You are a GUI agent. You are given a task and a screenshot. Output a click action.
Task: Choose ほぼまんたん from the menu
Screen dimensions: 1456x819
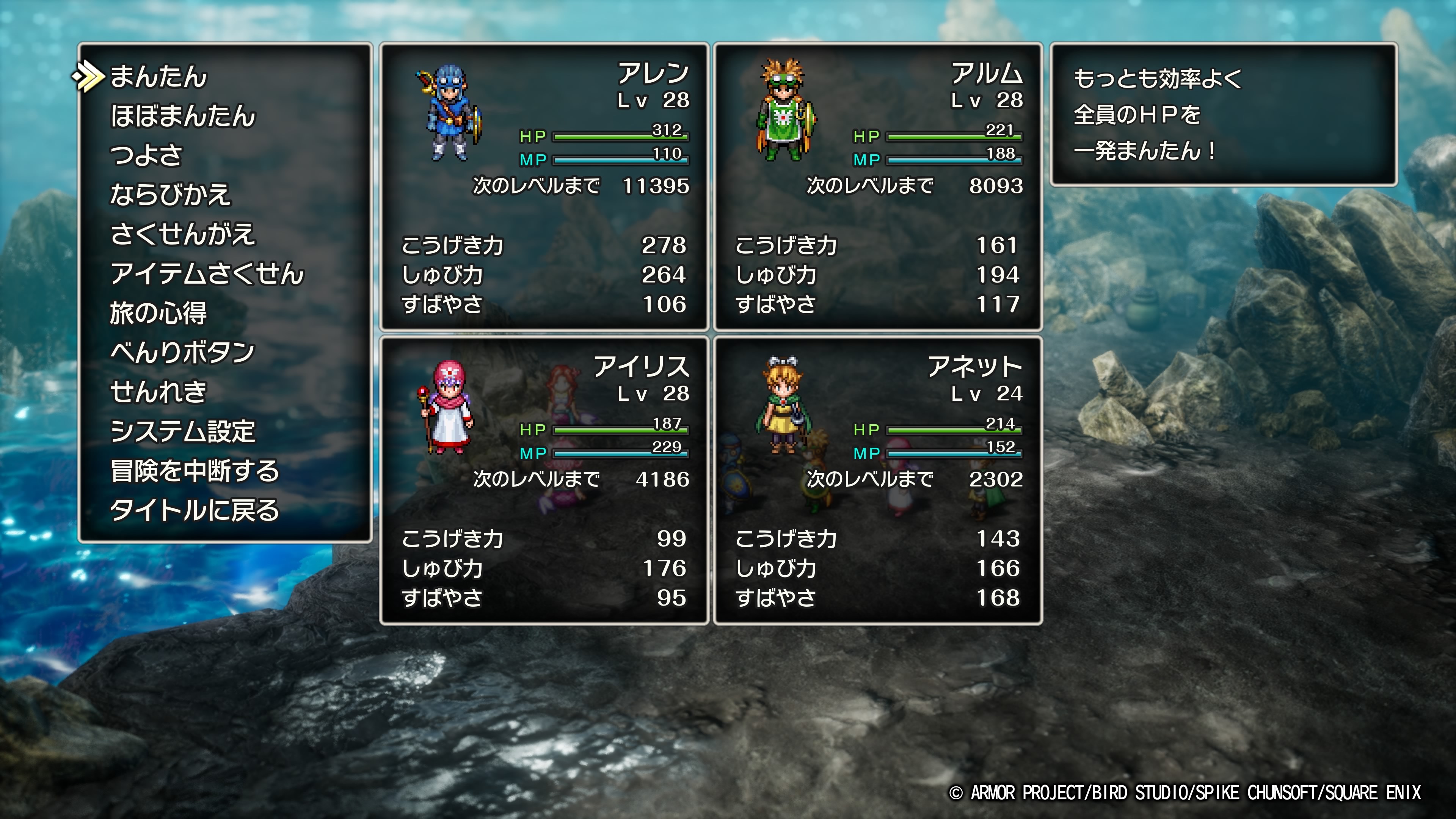182,116
